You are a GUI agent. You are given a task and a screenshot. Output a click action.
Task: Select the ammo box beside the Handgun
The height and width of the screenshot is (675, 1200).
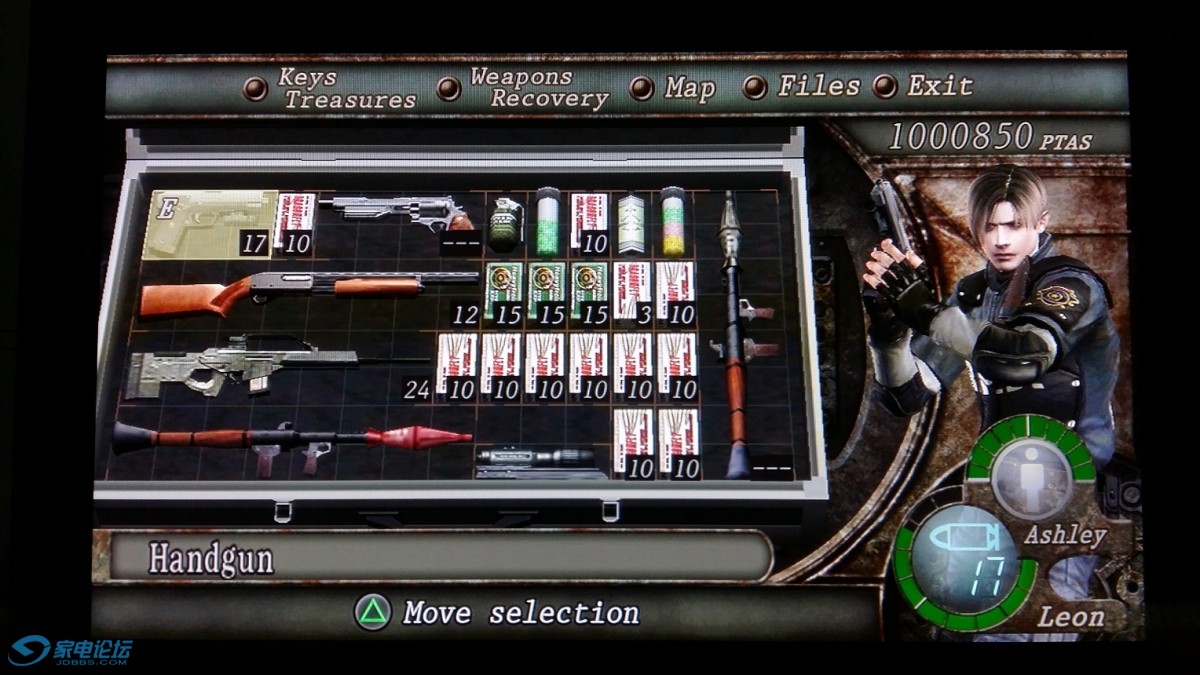pos(295,222)
